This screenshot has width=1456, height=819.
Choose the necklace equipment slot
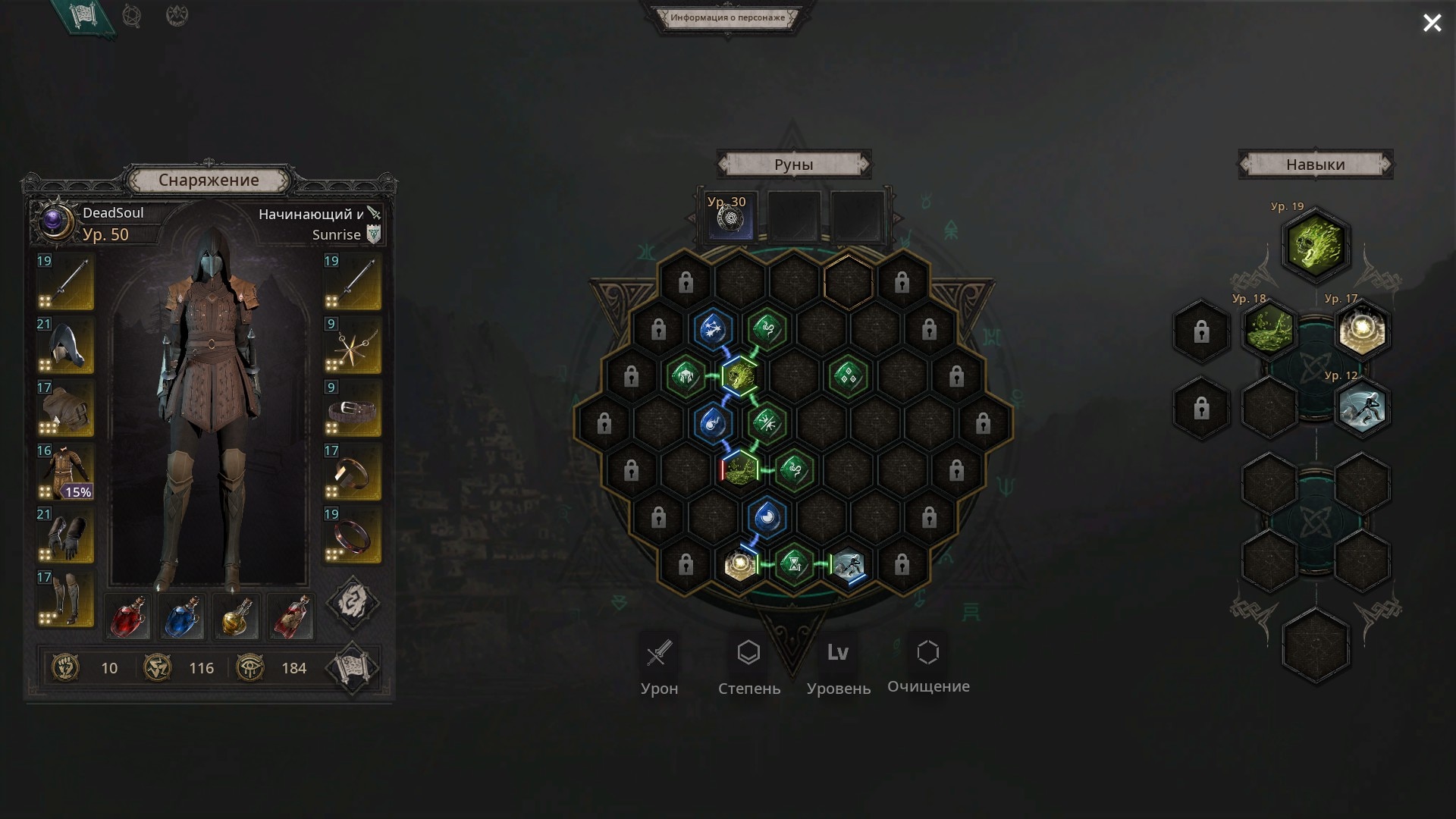click(x=352, y=345)
